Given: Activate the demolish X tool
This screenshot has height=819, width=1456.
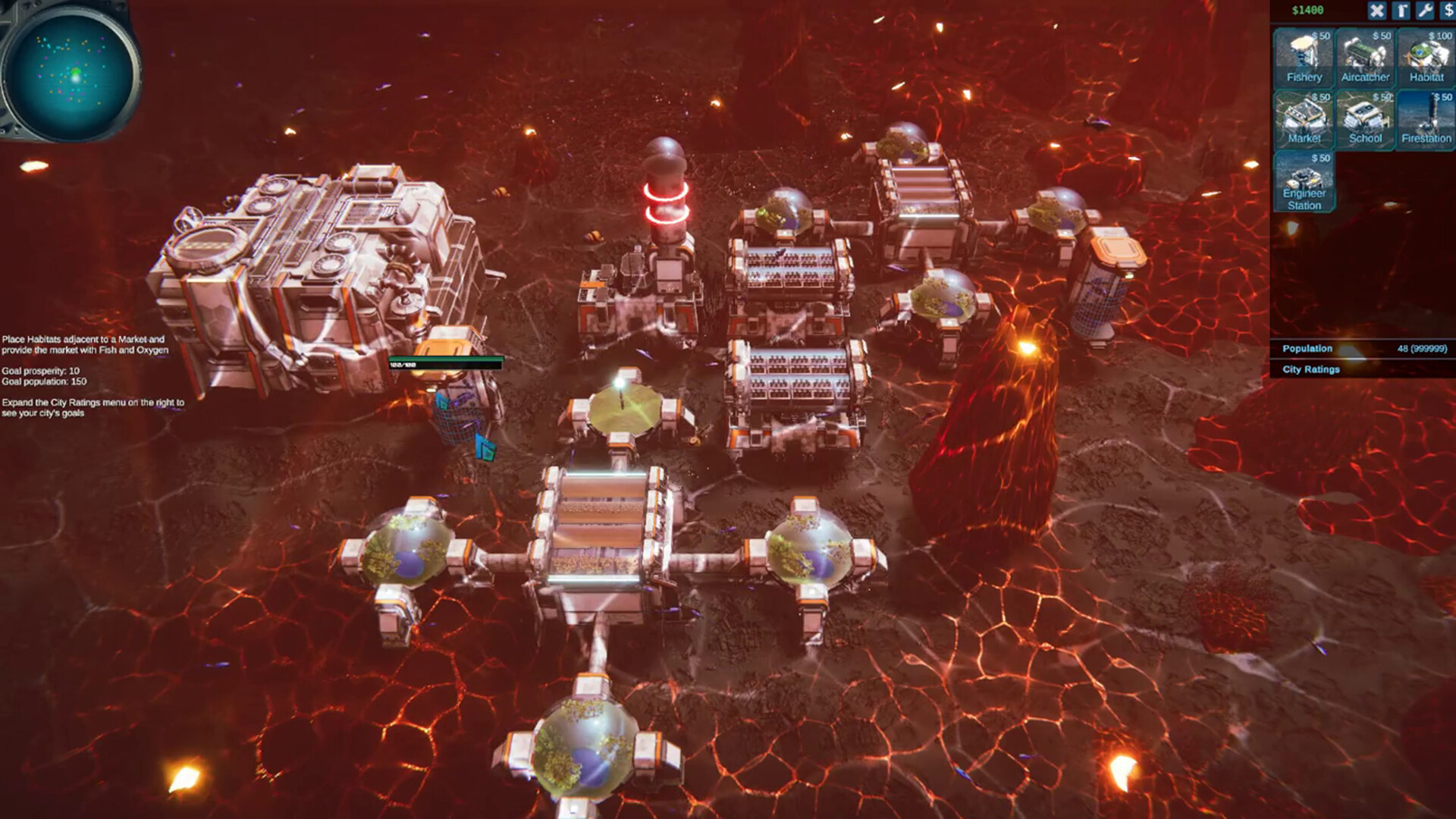Looking at the screenshot, I should 1376,11.
